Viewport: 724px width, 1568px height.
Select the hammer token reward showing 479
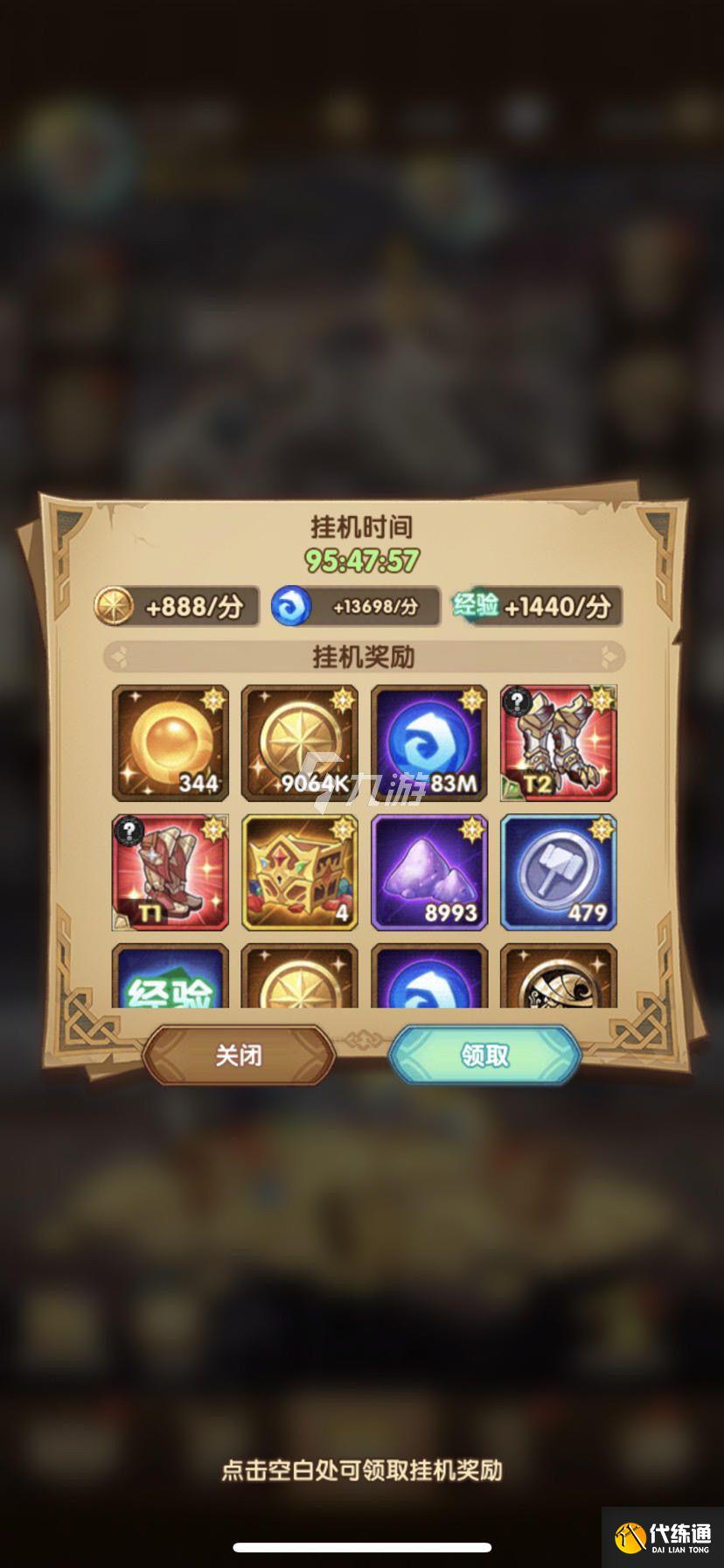pyautogui.click(x=558, y=872)
